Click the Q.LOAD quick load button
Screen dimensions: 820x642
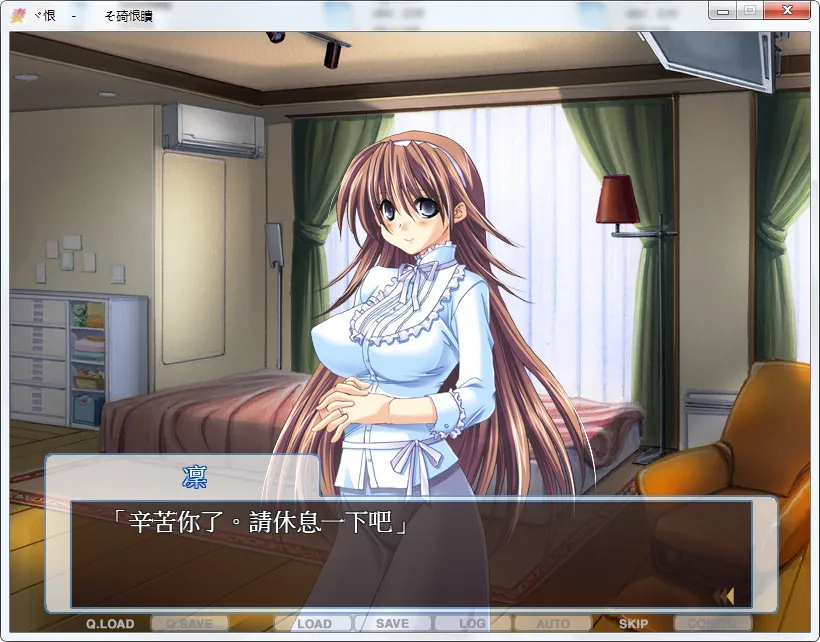coord(110,624)
